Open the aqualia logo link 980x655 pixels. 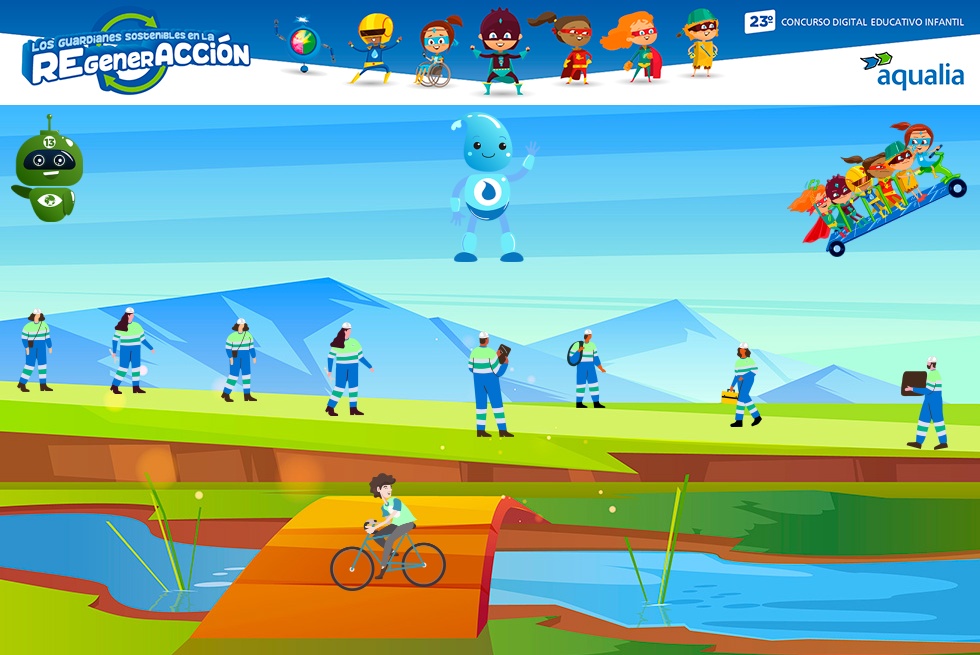coord(911,70)
